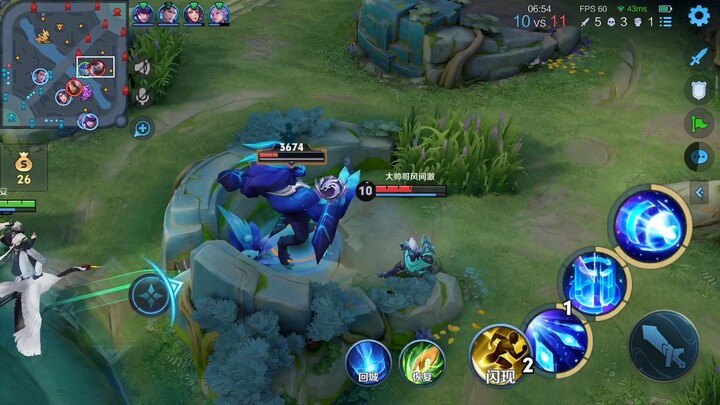The height and width of the screenshot is (405, 720).
Task: Trigger the blue energy orb ultimate skill
Action: click(x=651, y=224)
